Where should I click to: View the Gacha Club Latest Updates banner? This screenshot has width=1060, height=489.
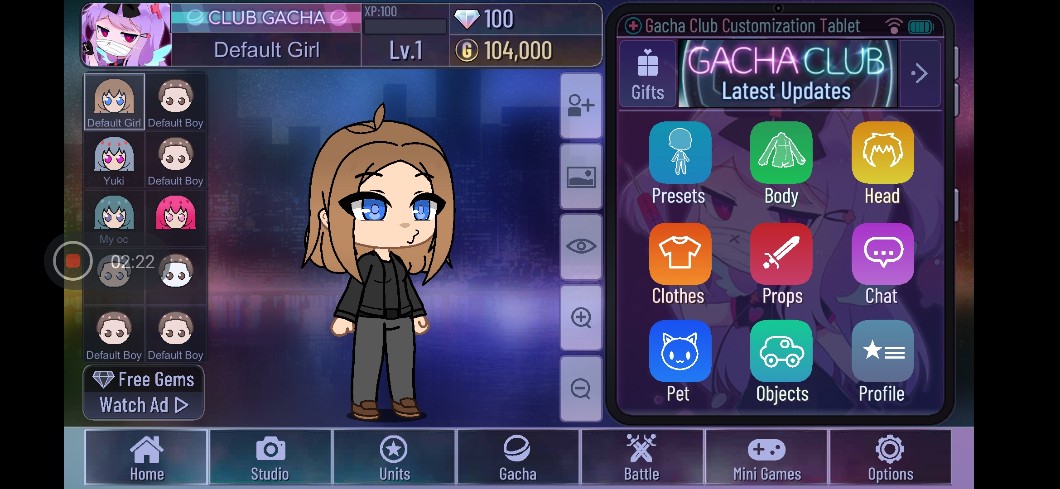787,74
